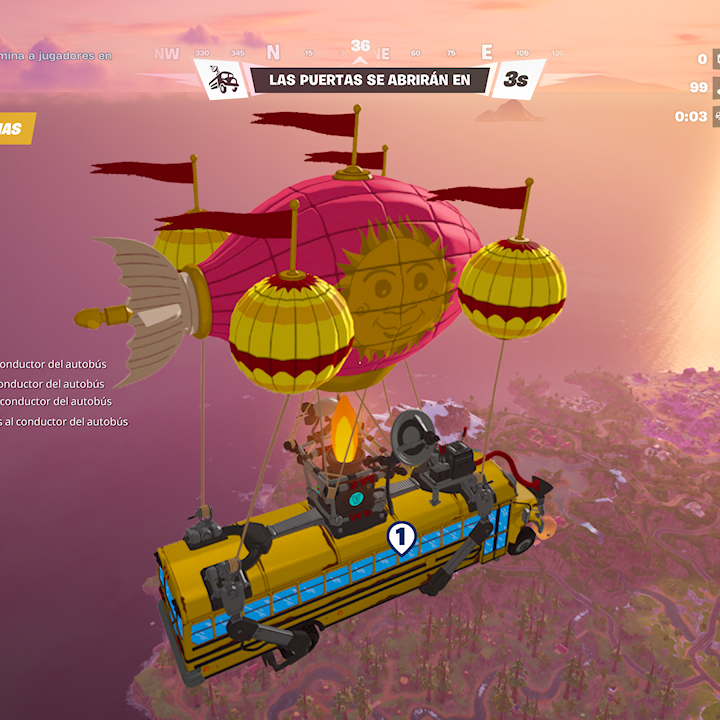
Task: Click the battle bus icon beside the countdown banner
Action: click(224, 80)
